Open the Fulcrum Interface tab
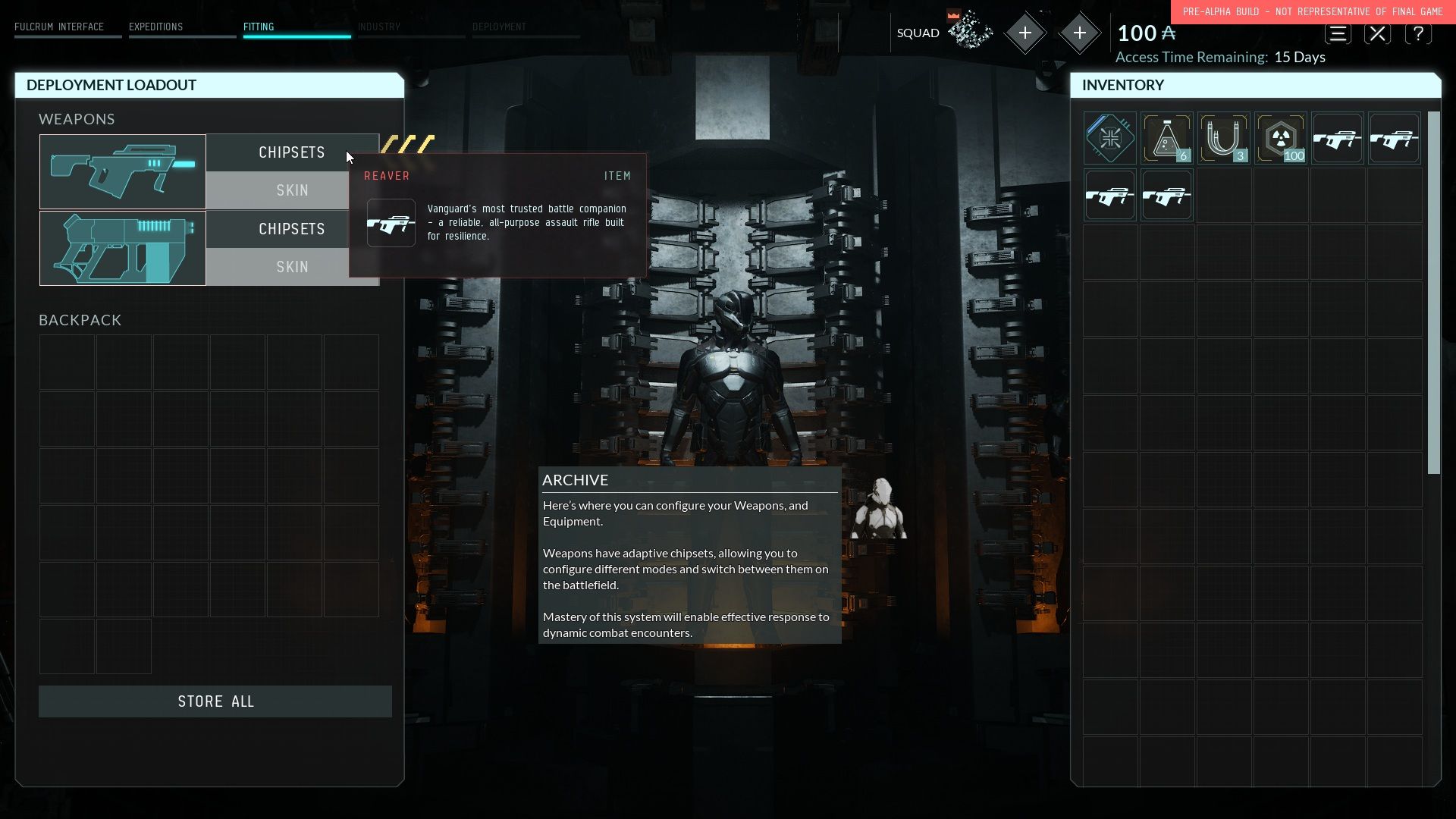Image resolution: width=1456 pixels, height=819 pixels. pos(59,27)
